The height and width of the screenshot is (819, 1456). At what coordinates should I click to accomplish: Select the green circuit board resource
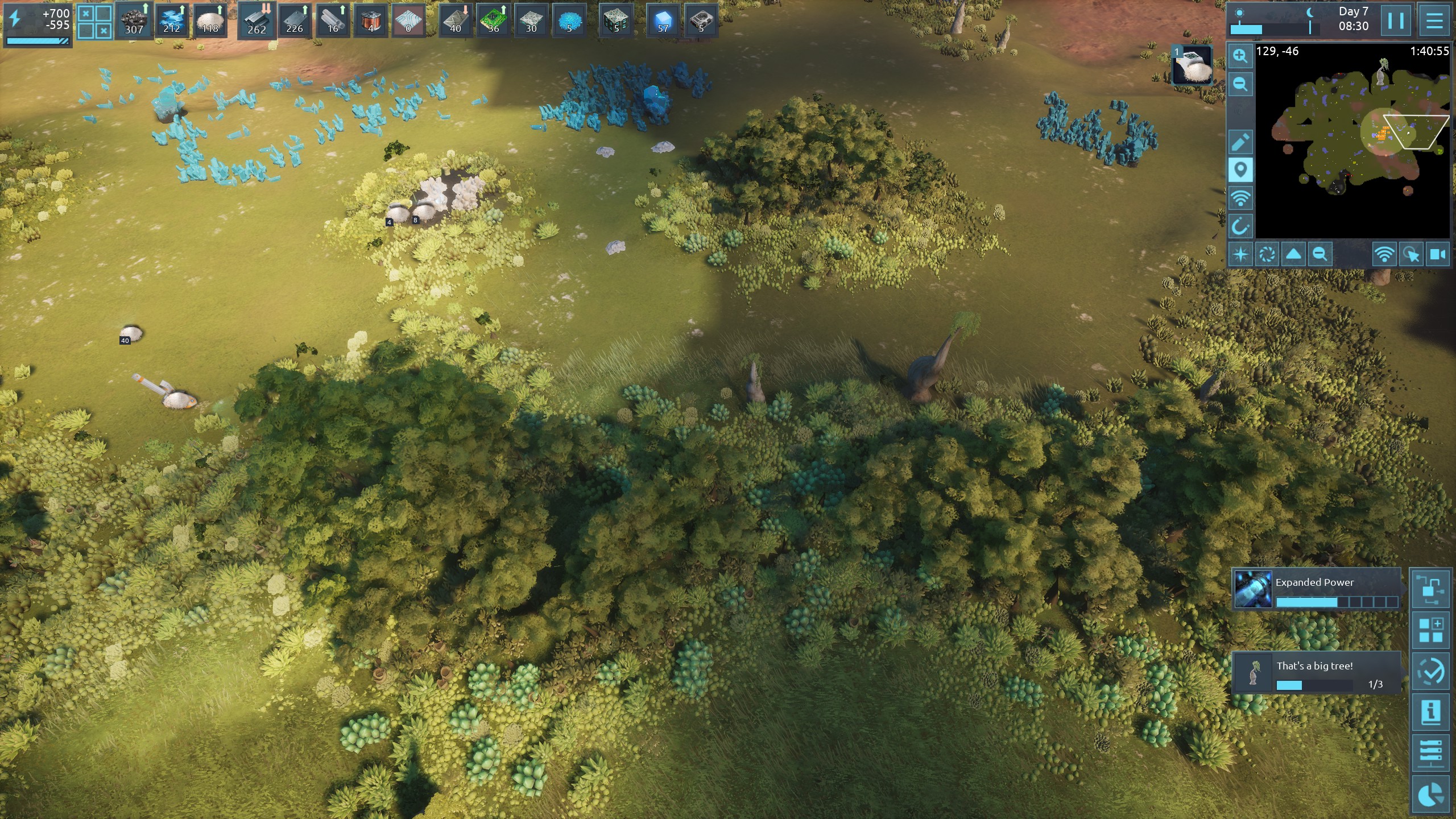pos(493,20)
